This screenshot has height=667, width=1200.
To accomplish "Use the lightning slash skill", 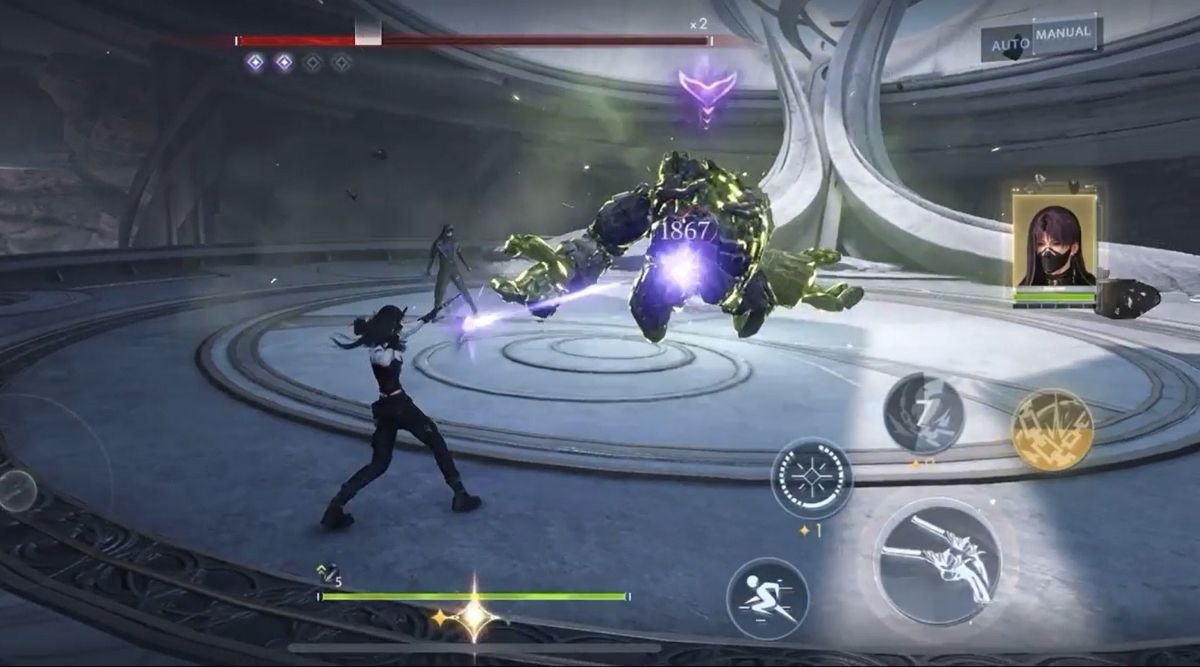I will point(923,414).
